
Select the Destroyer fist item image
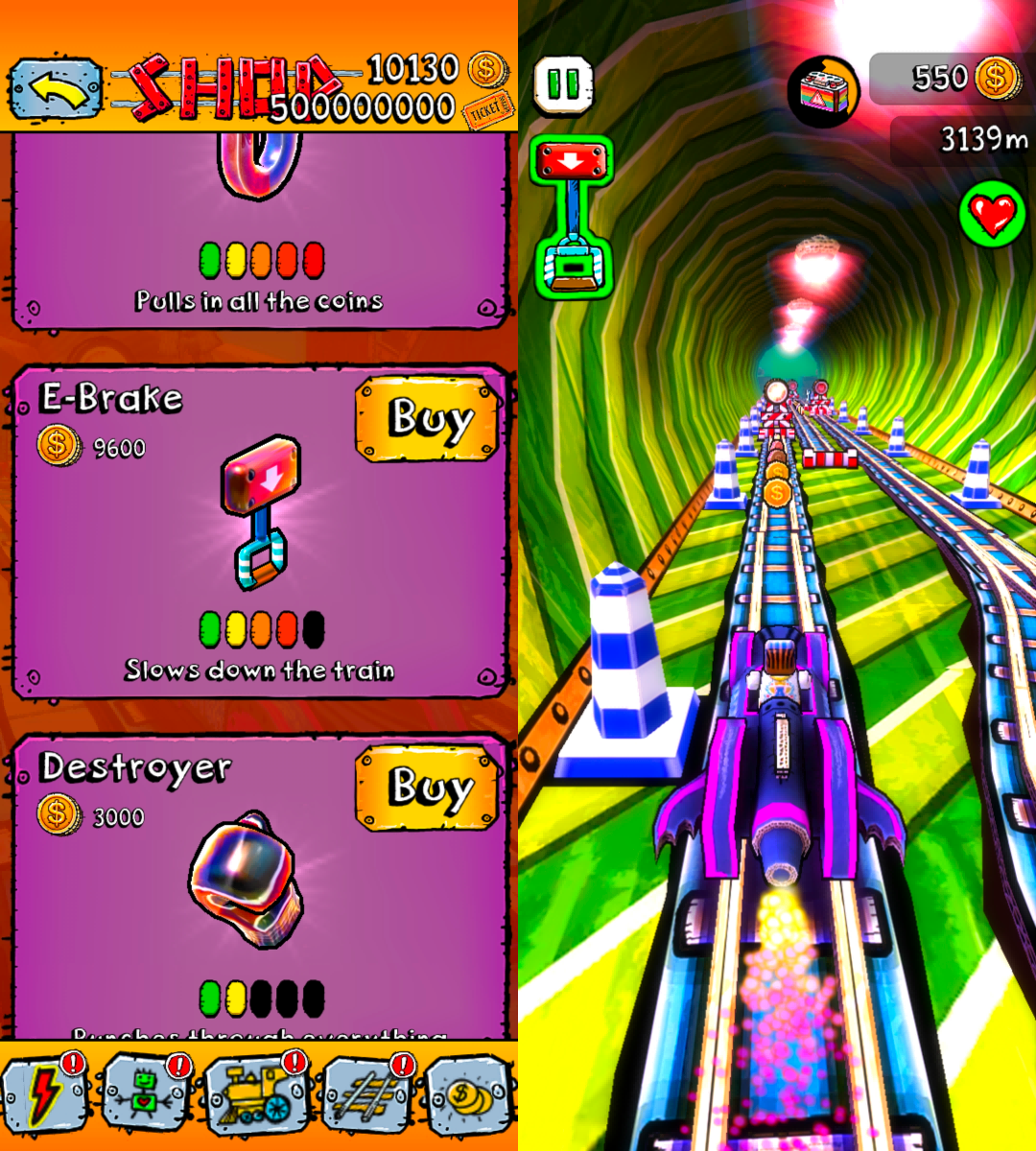click(x=247, y=878)
